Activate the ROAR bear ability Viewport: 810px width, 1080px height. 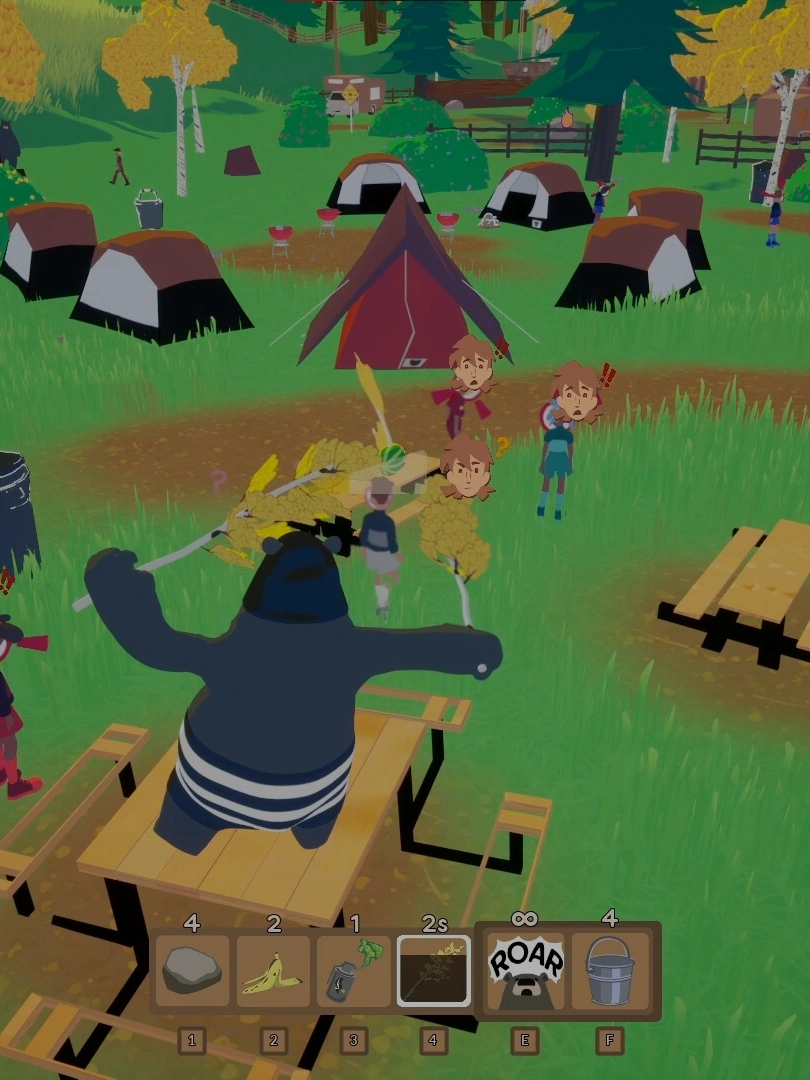tap(525, 970)
